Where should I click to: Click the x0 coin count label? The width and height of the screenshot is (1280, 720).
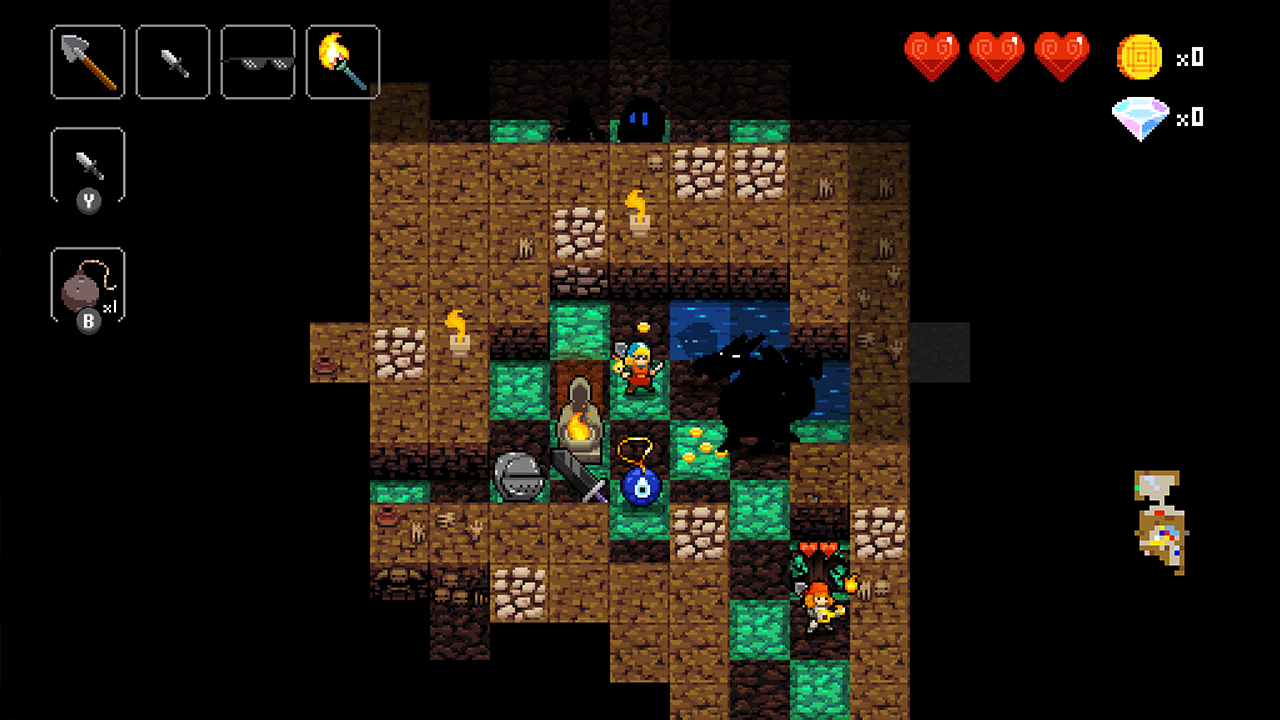point(1190,57)
